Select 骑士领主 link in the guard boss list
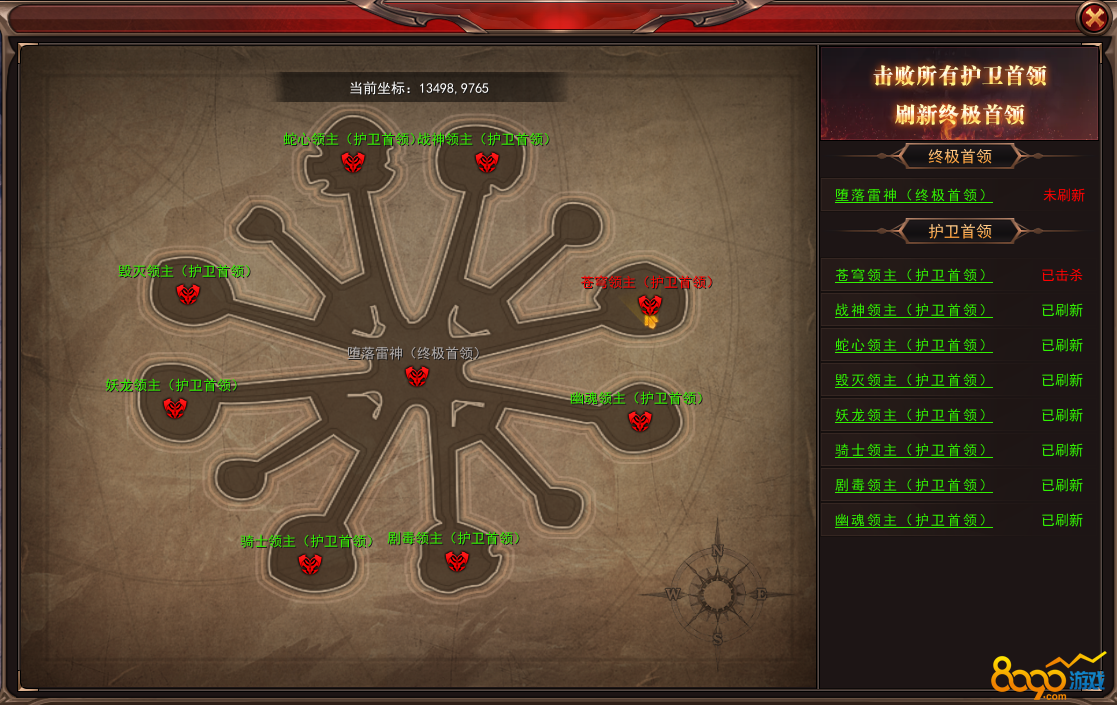This screenshot has height=705, width=1117. pos(913,450)
